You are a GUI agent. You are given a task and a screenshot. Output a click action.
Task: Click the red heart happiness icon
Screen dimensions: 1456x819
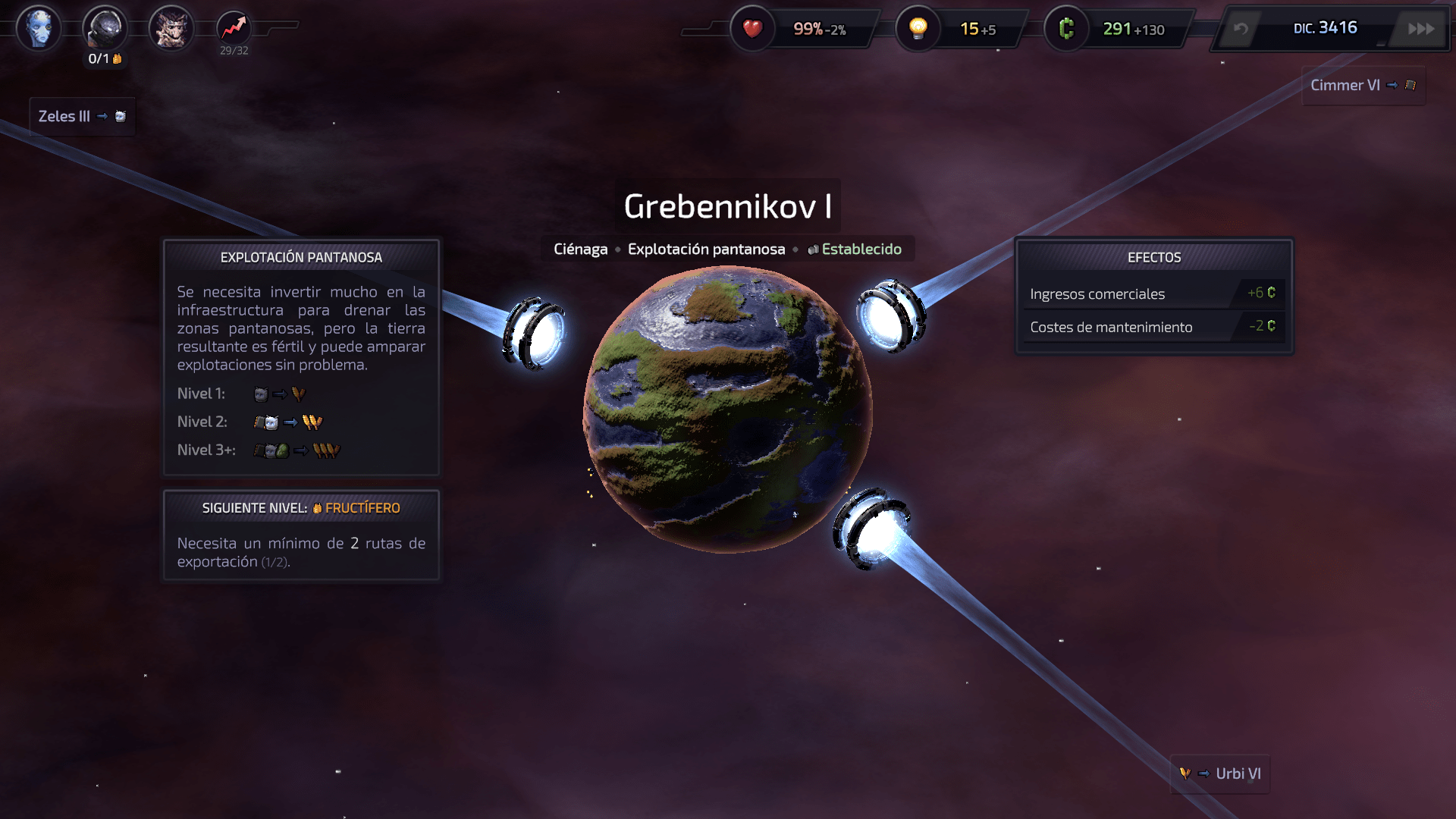pos(752,30)
